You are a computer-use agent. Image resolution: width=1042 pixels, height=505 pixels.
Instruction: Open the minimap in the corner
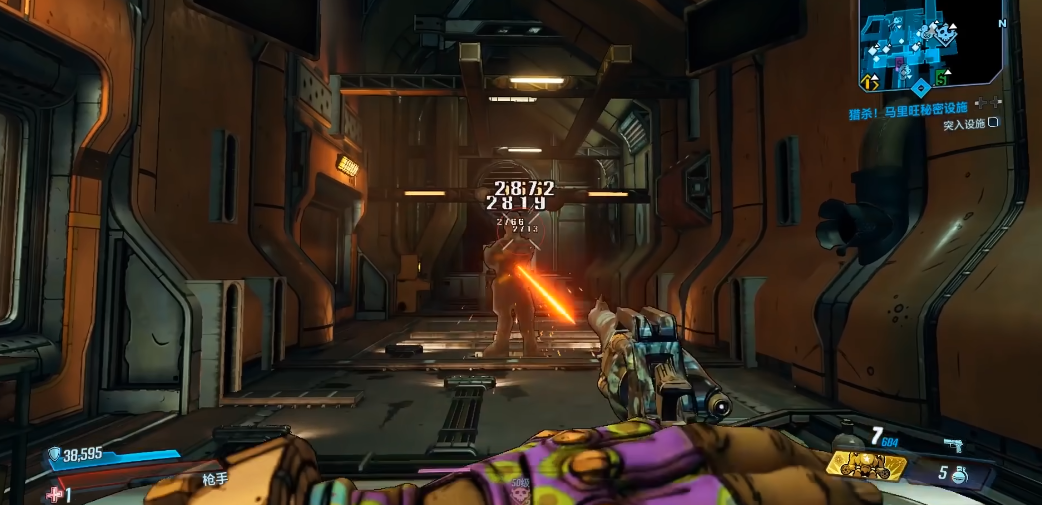[931, 47]
